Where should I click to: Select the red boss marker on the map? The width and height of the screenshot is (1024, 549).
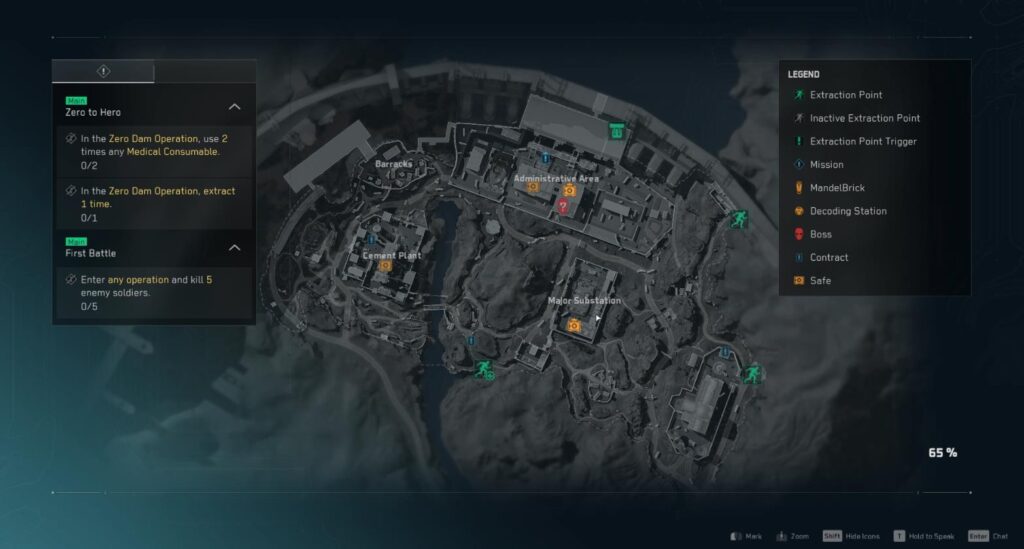[x=563, y=206]
